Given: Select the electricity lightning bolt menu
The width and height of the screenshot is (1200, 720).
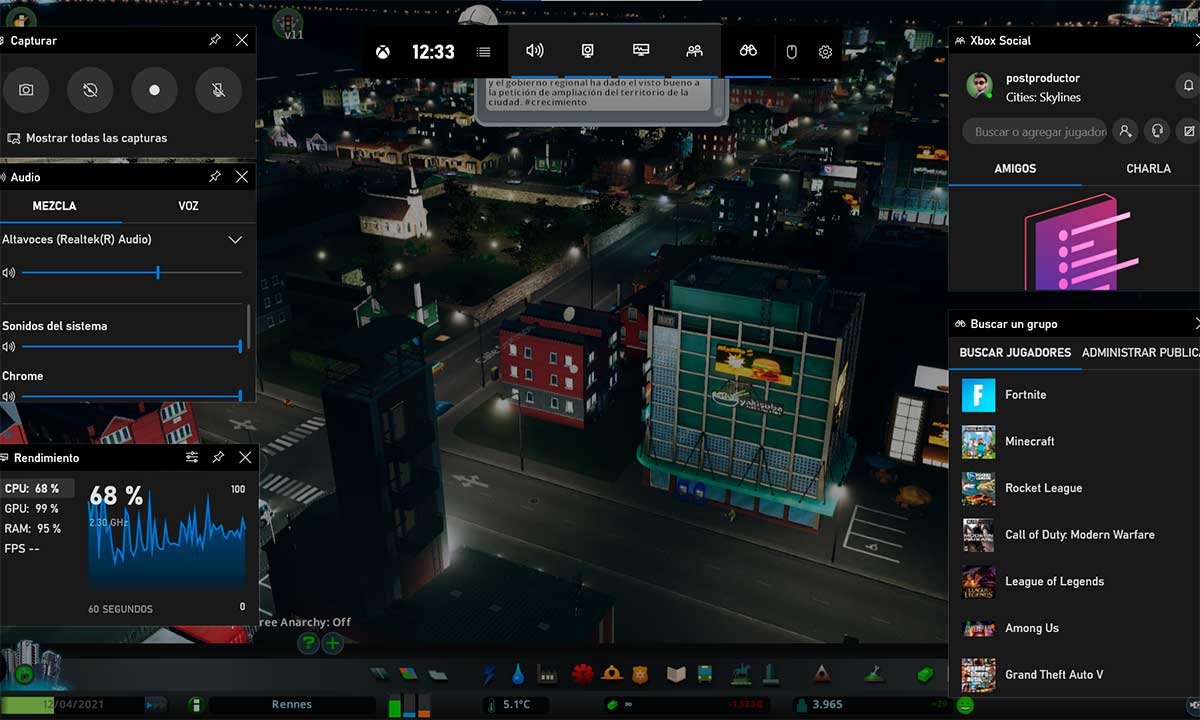Looking at the screenshot, I should 489,674.
